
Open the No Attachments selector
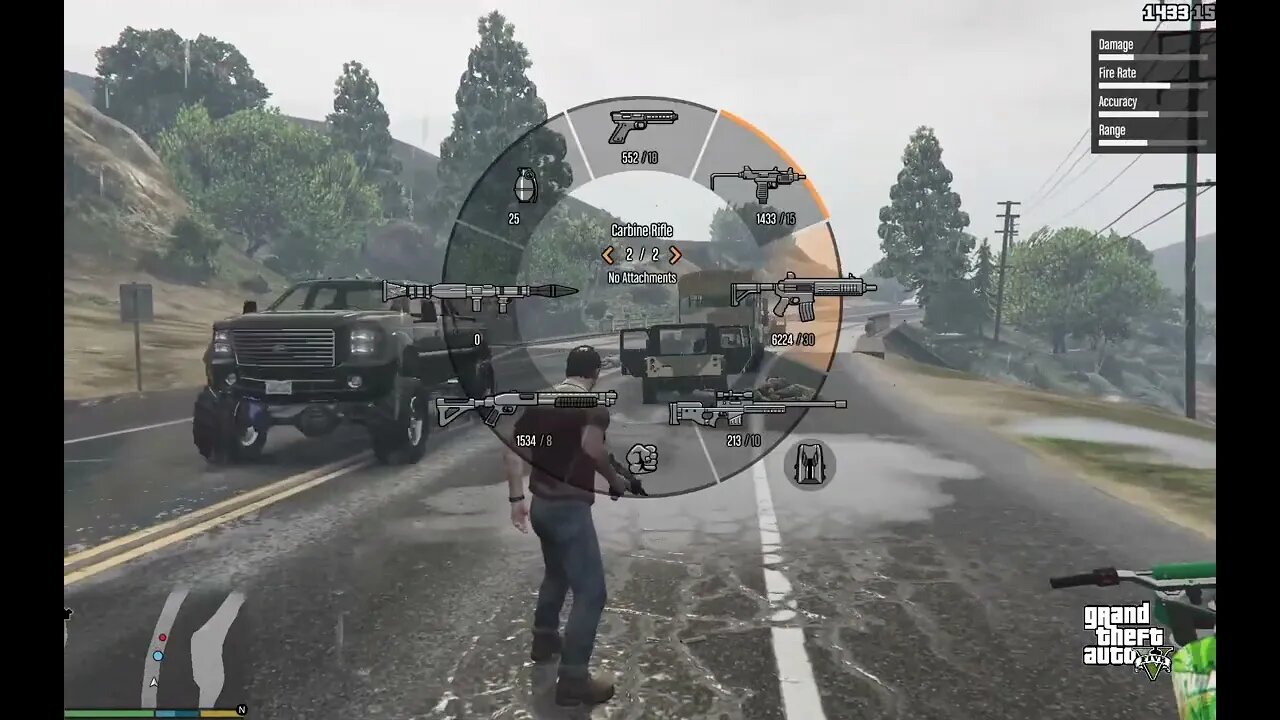click(x=640, y=277)
